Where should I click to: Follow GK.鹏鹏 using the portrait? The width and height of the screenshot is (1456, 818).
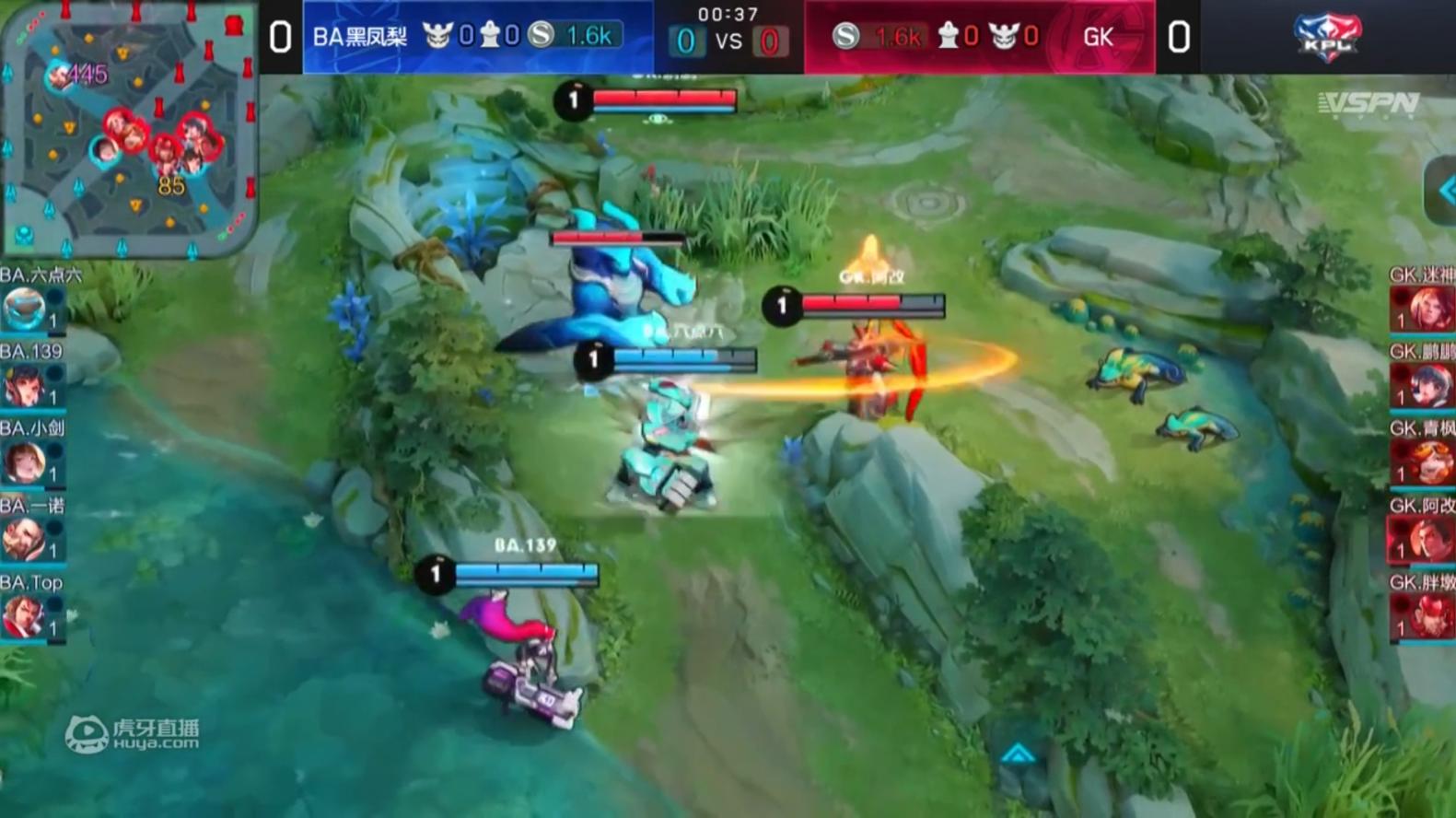pos(1426,386)
